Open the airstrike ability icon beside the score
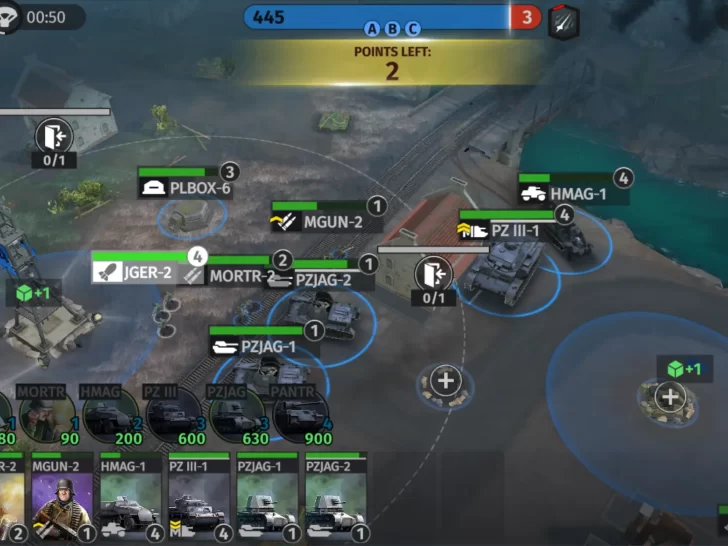This screenshot has height=546, width=728. pos(563,20)
